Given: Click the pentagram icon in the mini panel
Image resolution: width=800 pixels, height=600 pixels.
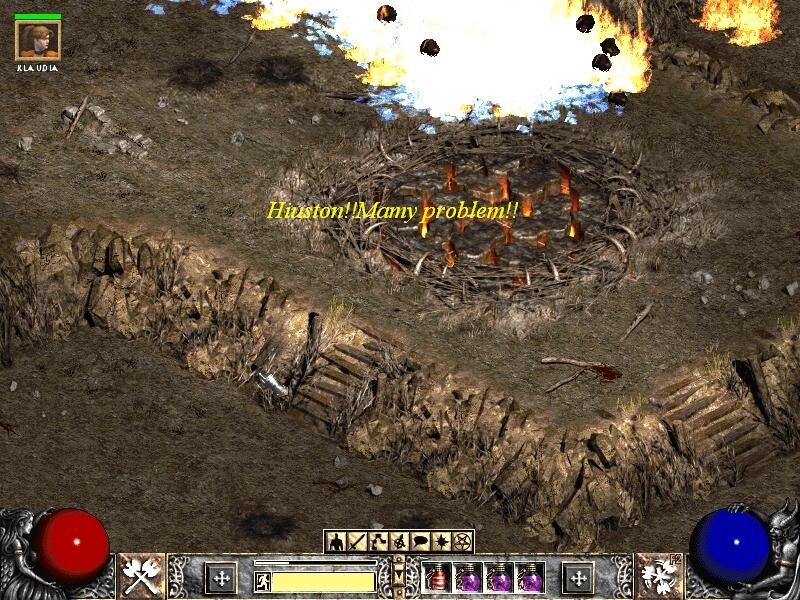Looking at the screenshot, I should (462, 542).
